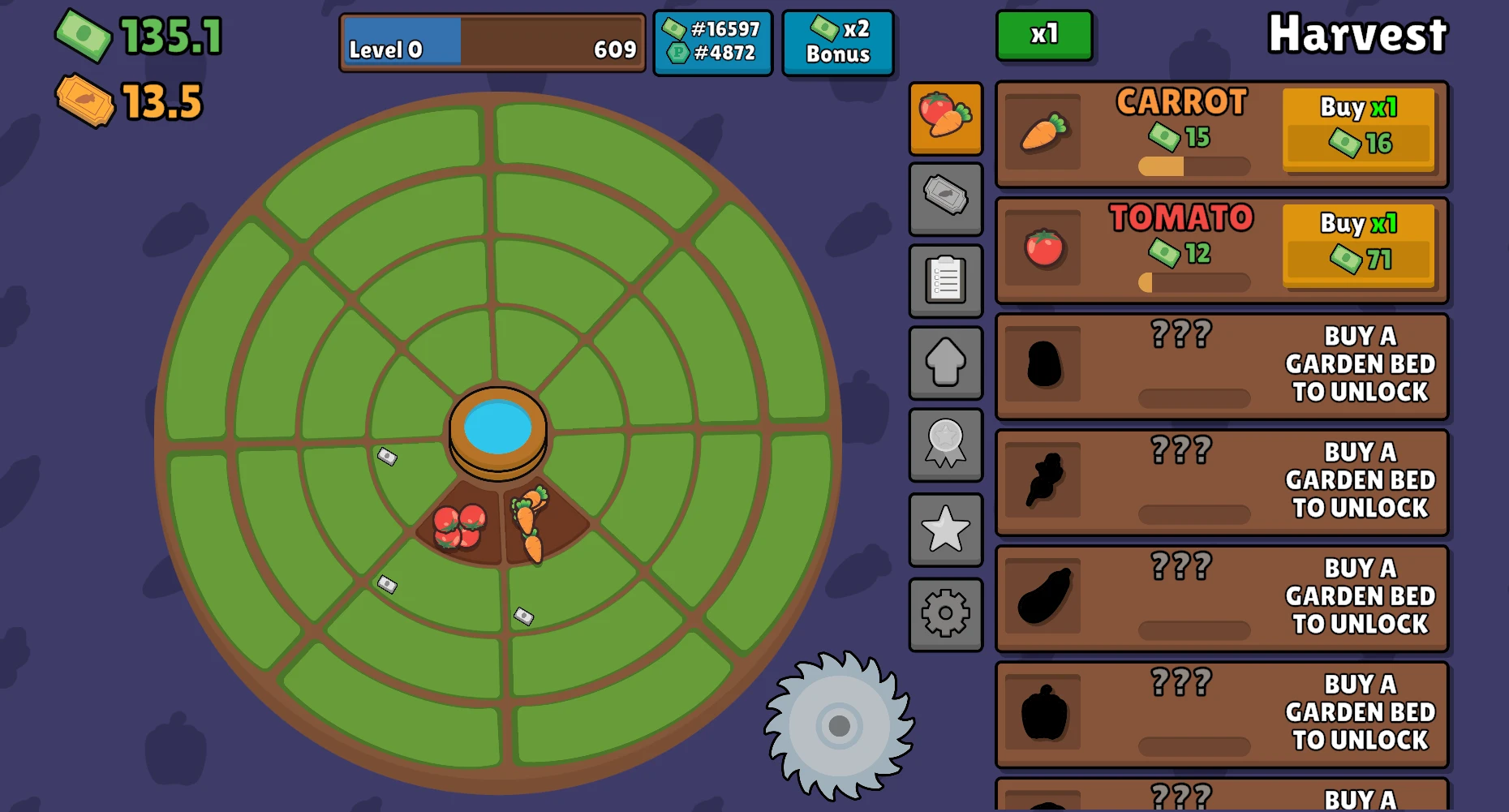Reveal the eggplant-shaped ??? crop entry
The image size is (1509, 812).
1220,598
